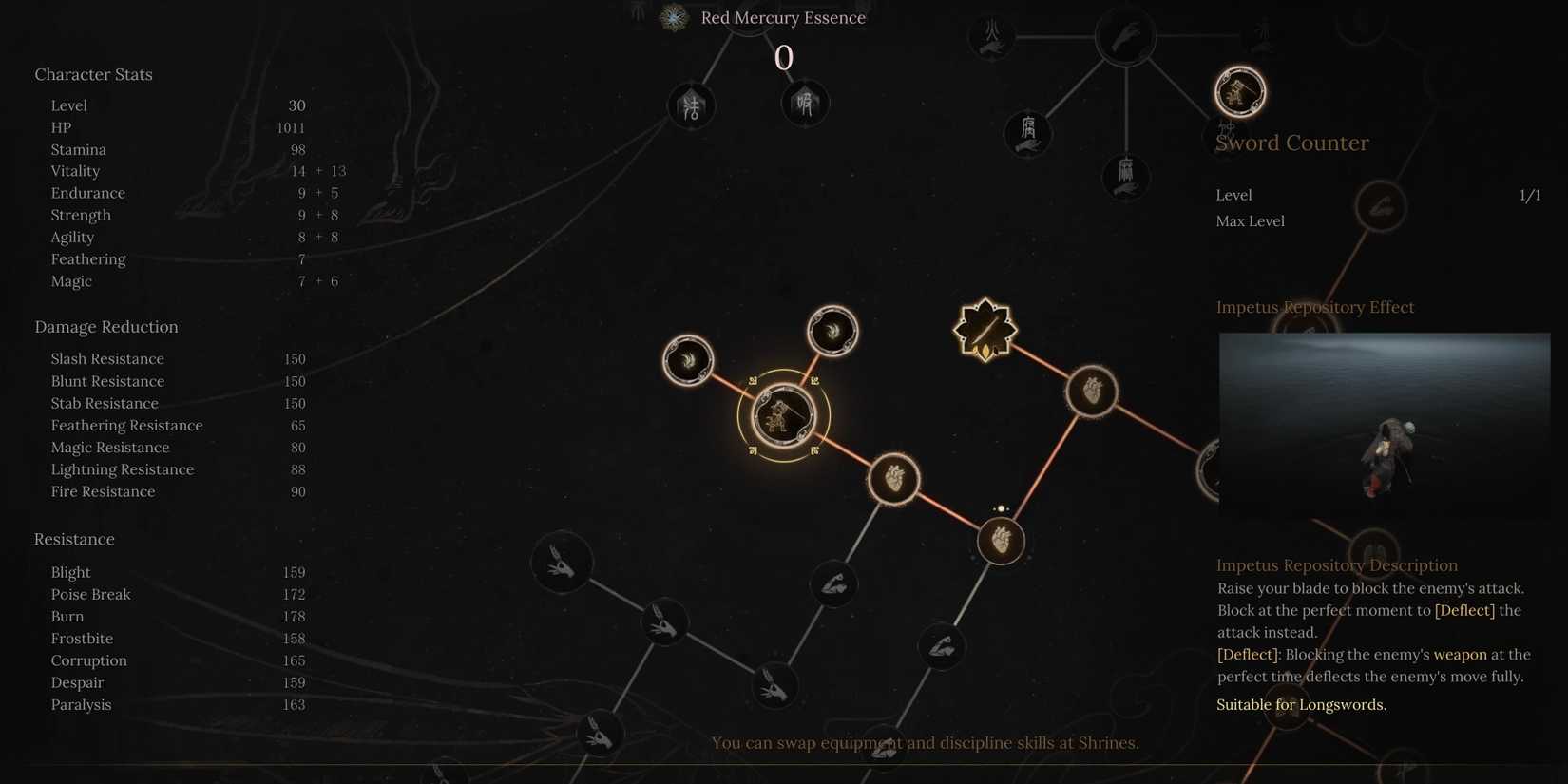The height and width of the screenshot is (784, 1568).
Task: Click the Suitable for Longswords text
Action: (1300, 704)
